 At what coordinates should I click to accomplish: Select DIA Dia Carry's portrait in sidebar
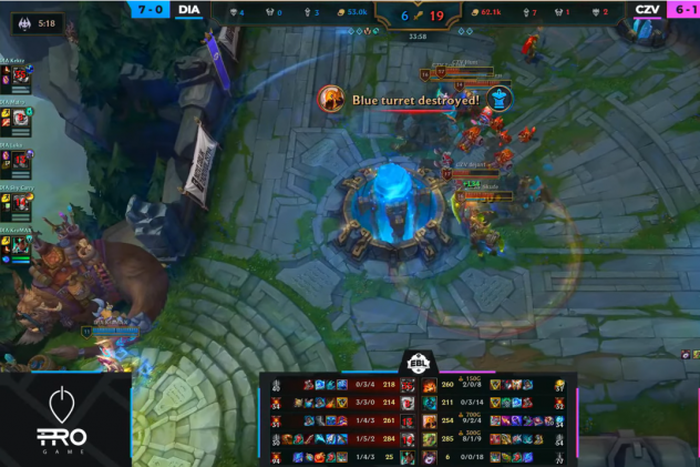coord(20,203)
